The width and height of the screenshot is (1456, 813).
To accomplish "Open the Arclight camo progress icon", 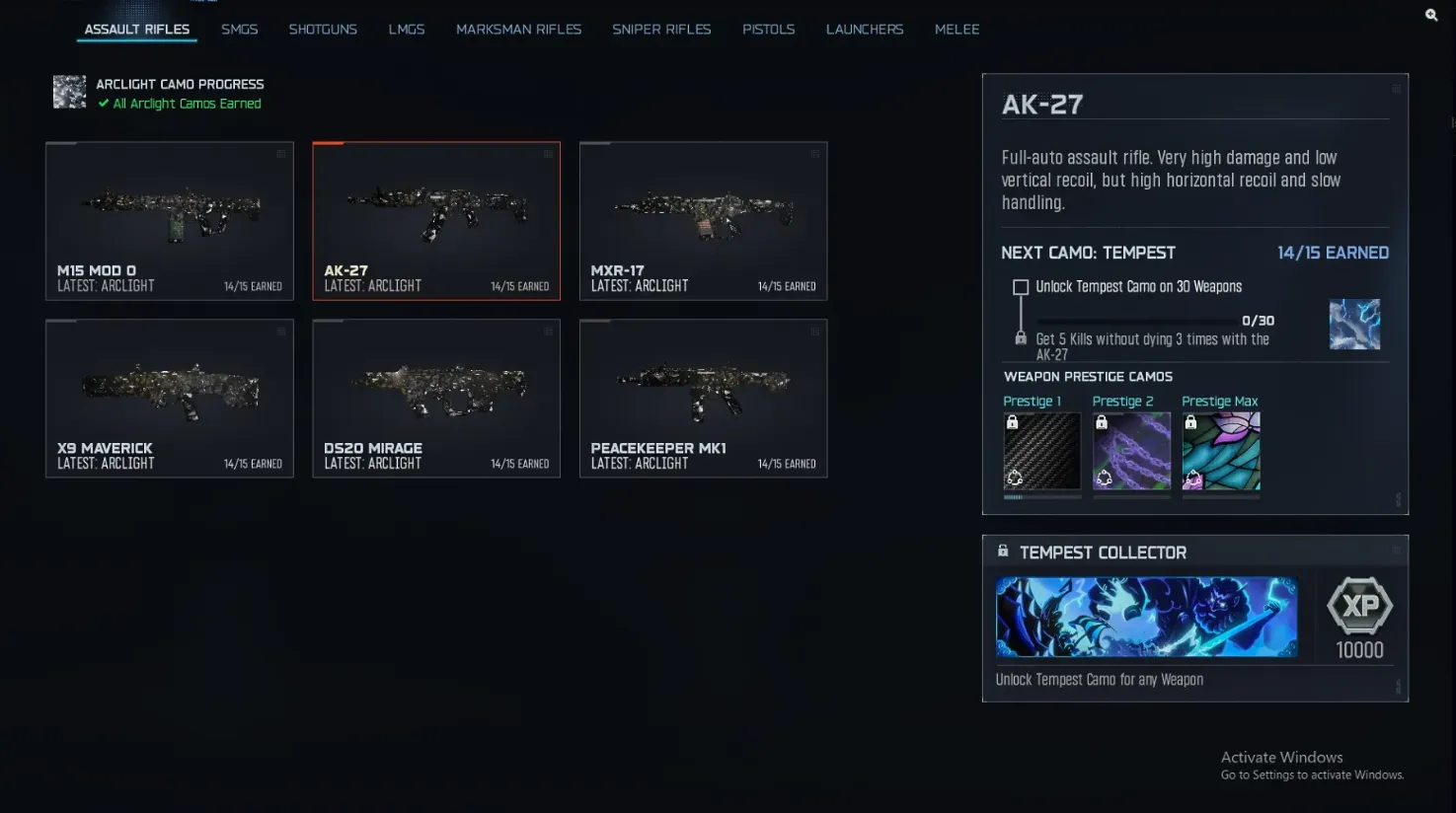I will point(68,92).
